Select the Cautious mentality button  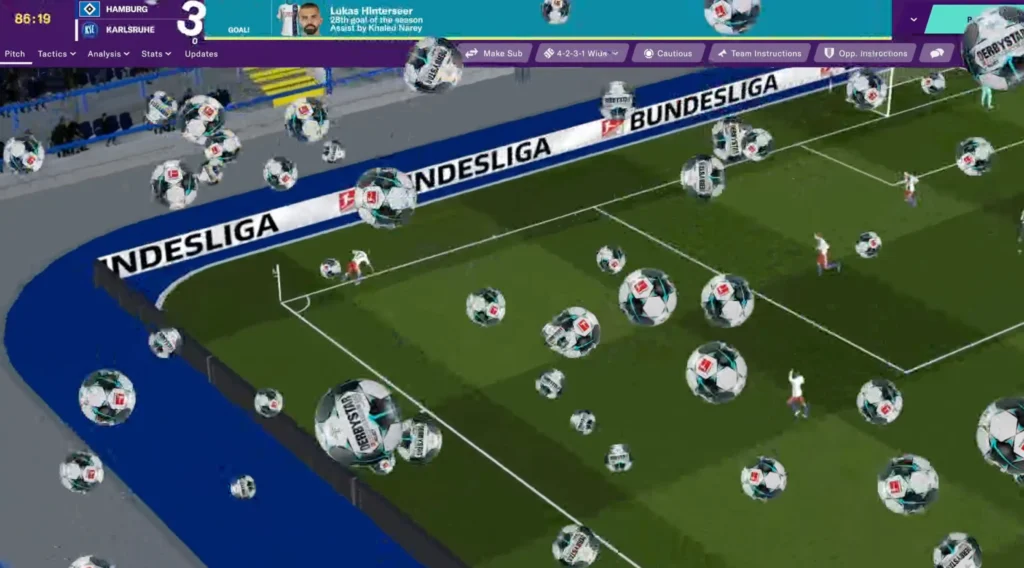pyautogui.click(x=668, y=53)
